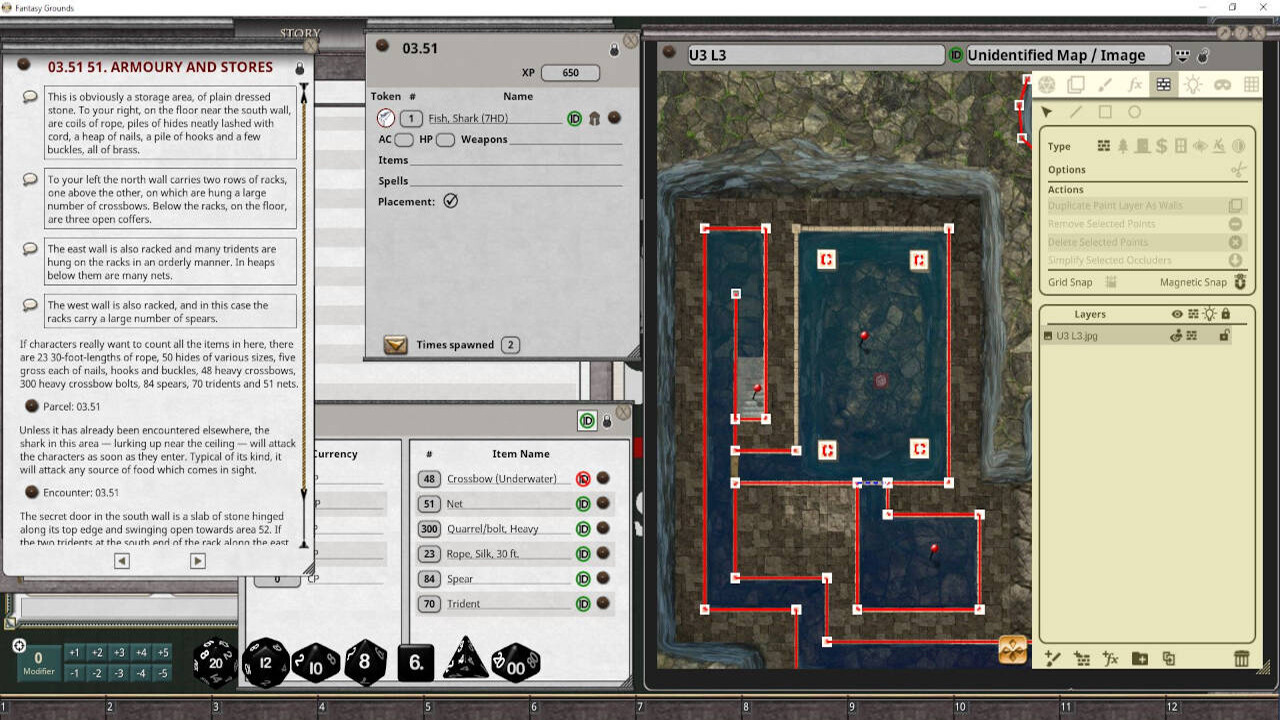Delete the layer using the trash icon
1280x720 pixels.
[x=1242, y=659]
